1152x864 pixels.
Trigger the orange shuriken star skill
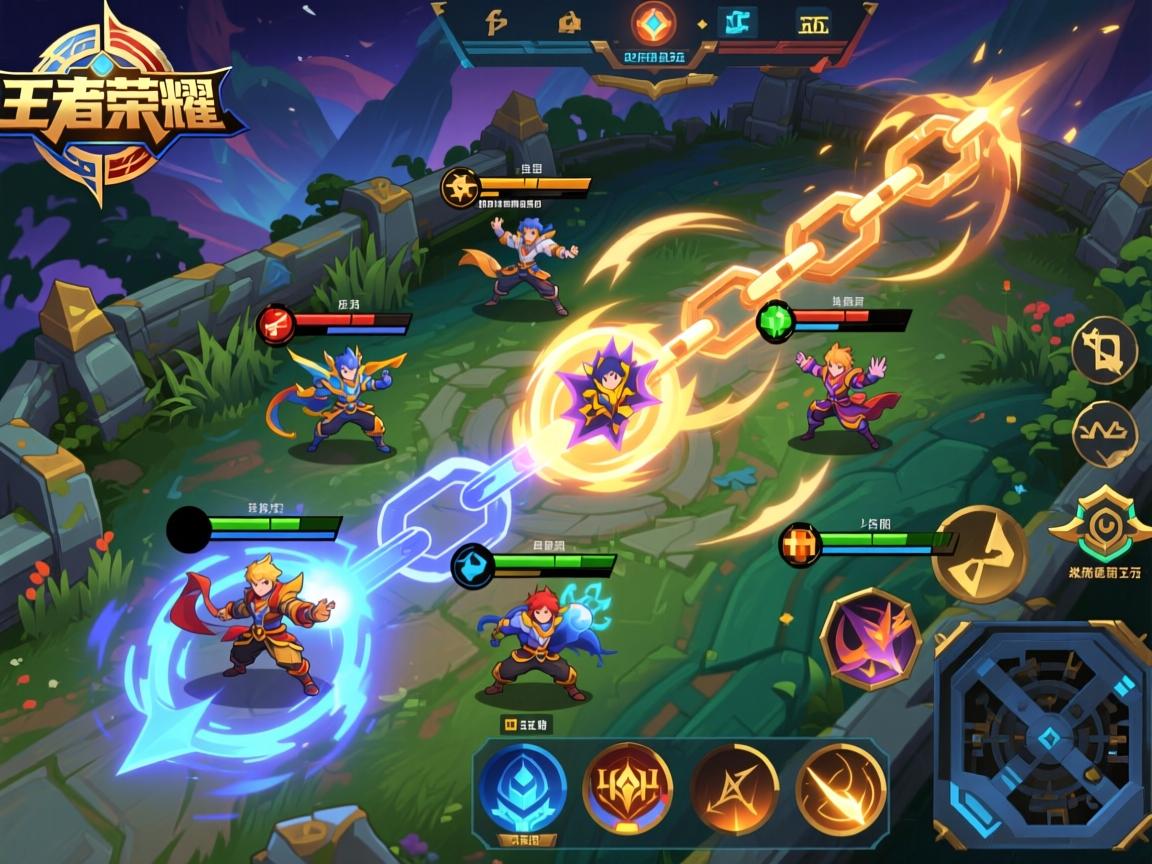735,789
